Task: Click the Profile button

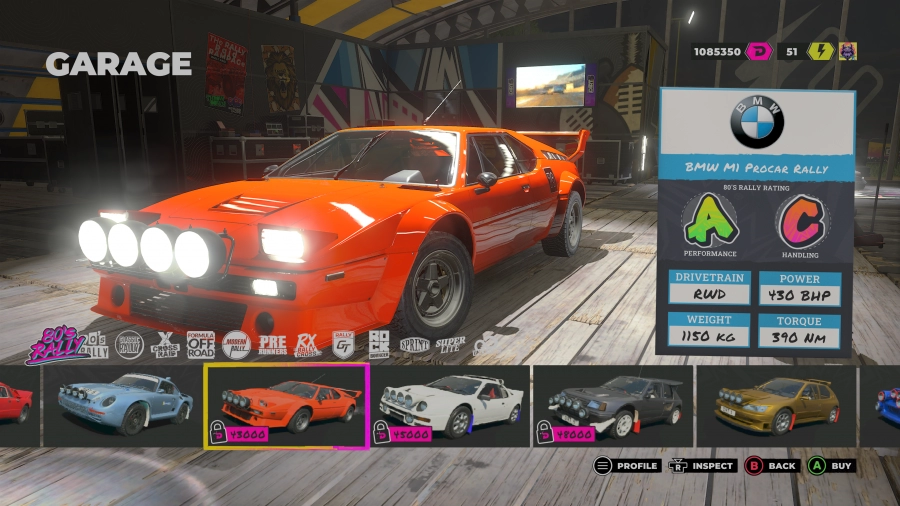Action: click(626, 465)
